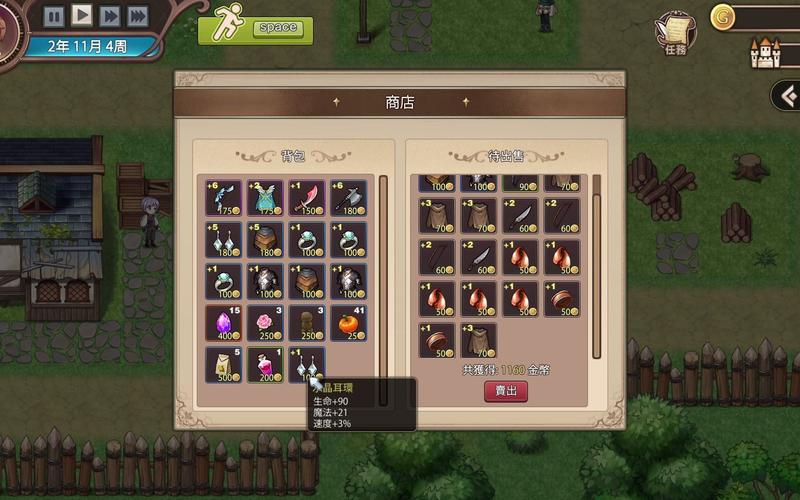Select the brown statue item priced 250
The height and width of the screenshot is (500, 800).
pos(306,324)
